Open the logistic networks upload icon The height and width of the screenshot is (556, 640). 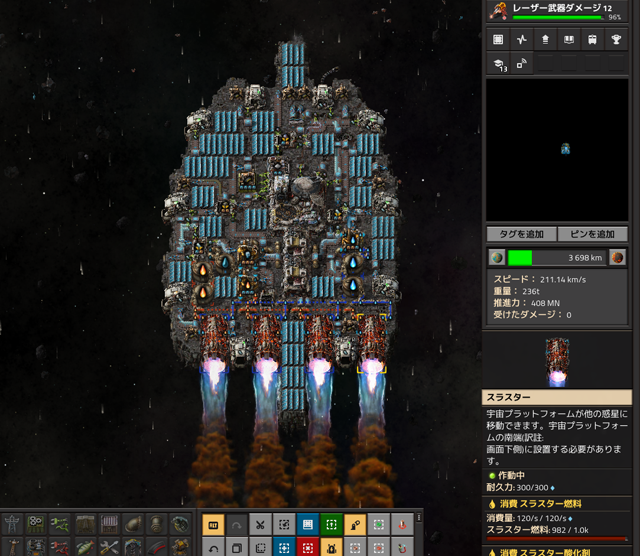point(546,40)
